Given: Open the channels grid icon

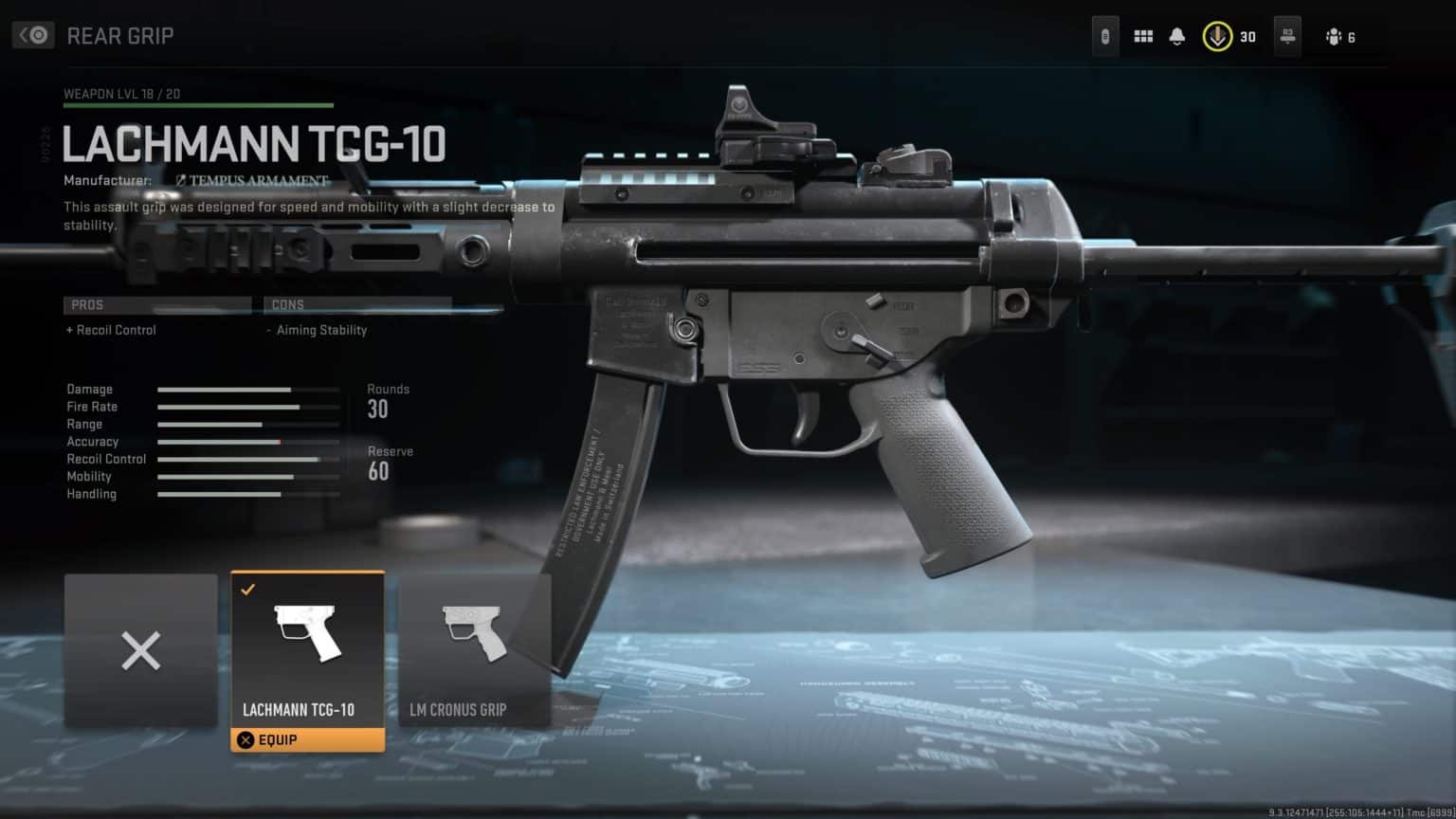Looking at the screenshot, I should 1144,35.
